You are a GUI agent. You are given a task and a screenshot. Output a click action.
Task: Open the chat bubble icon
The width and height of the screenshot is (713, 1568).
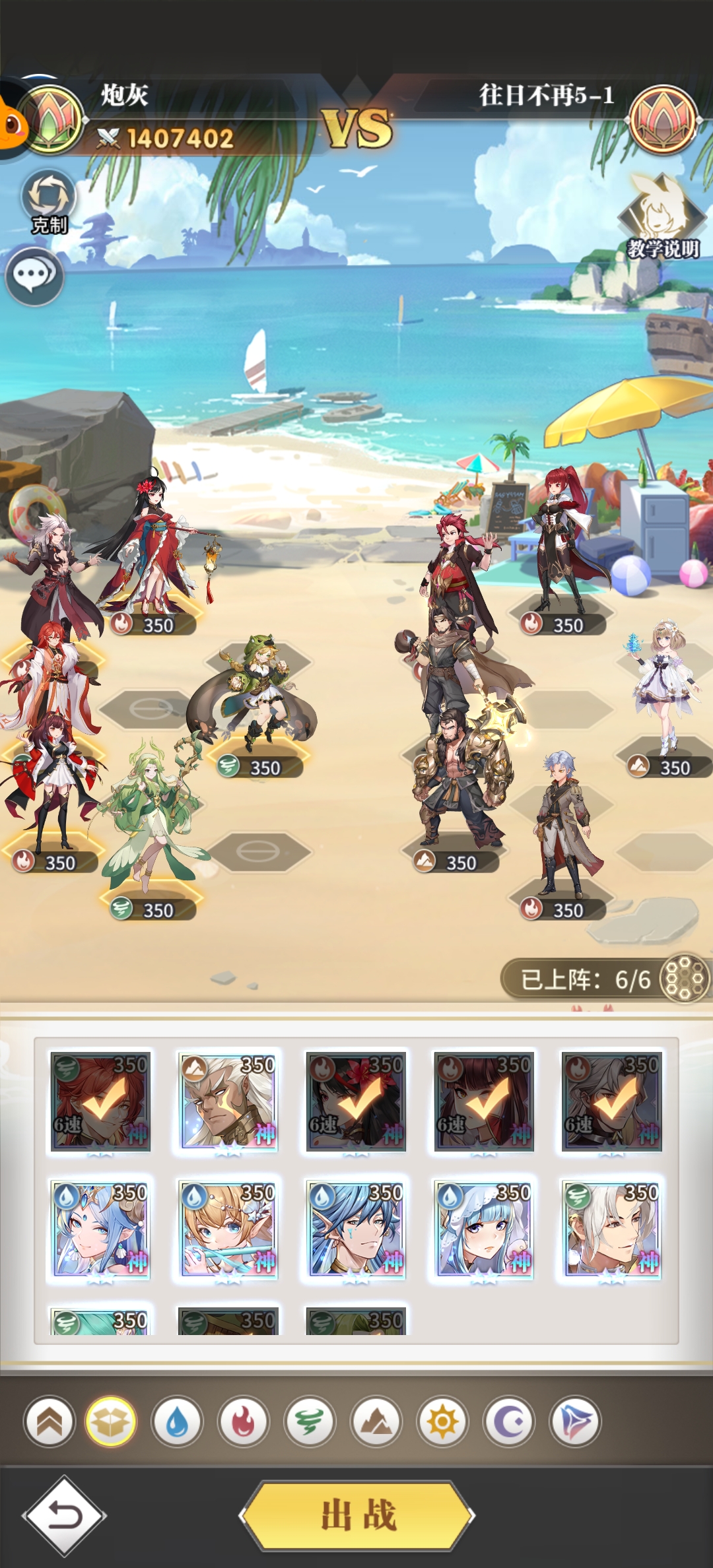(34, 276)
